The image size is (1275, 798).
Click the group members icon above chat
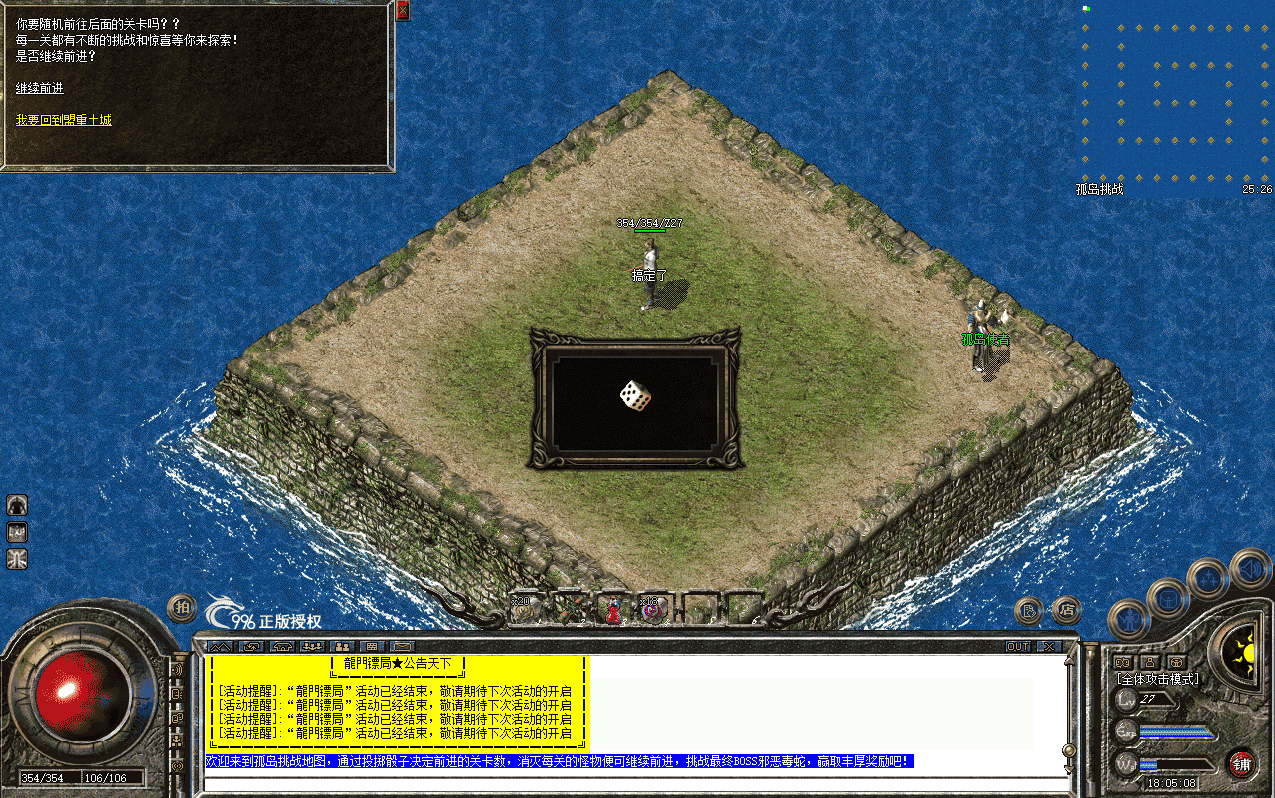point(342,647)
